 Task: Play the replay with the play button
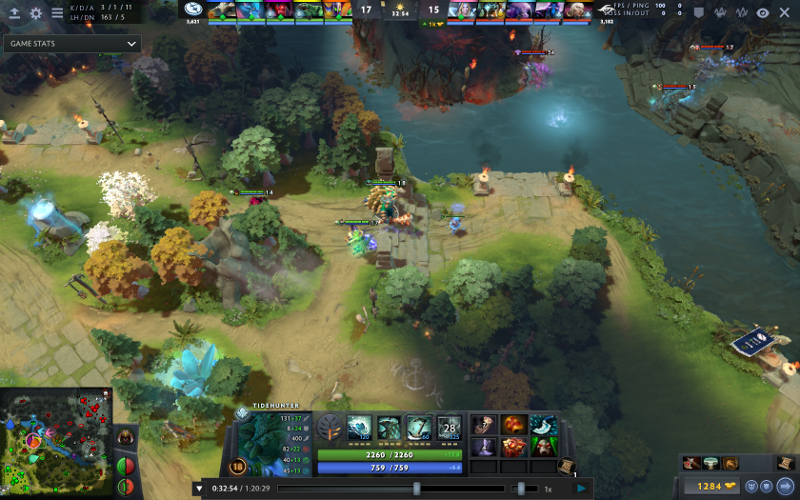pyautogui.click(x=581, y=488)
